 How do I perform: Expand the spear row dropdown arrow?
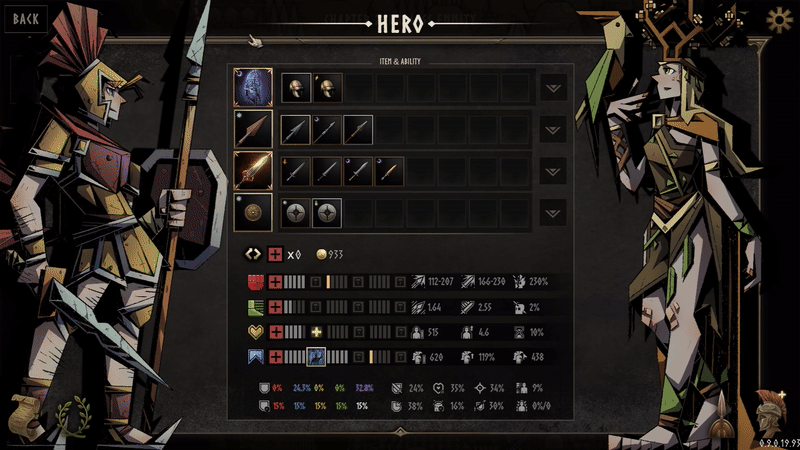click(x=553, y=129)
